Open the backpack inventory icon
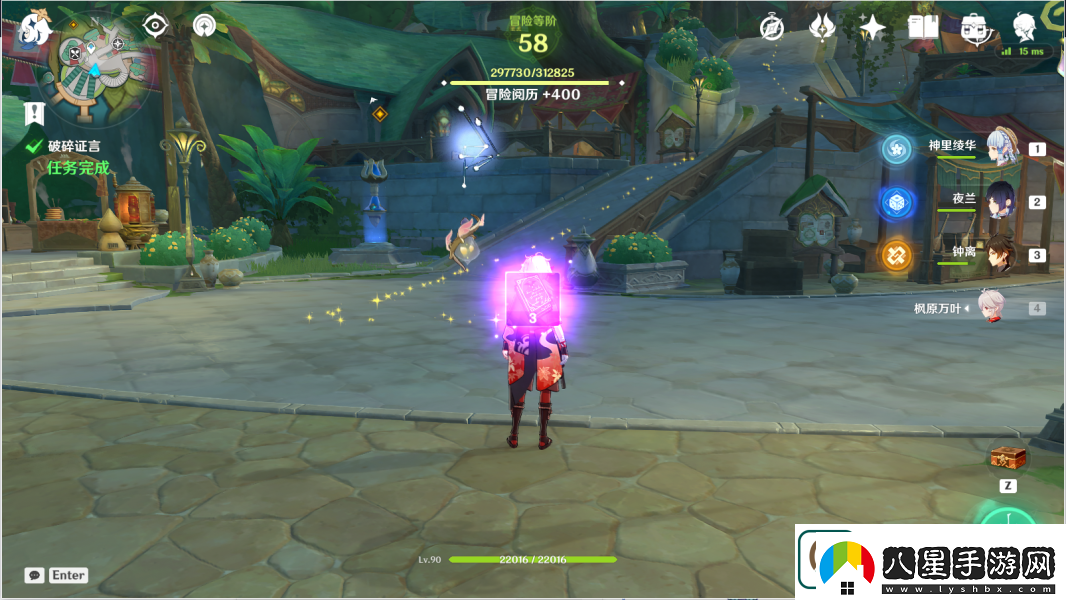 973,28
